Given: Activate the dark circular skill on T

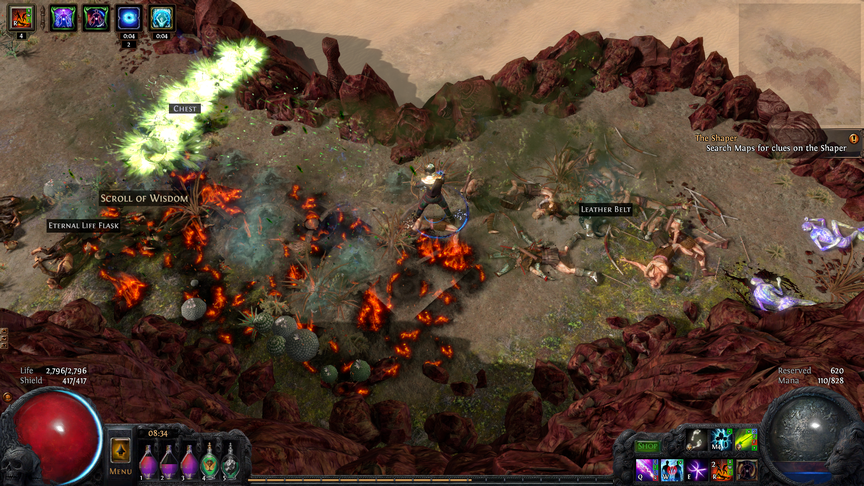Looking at the screenshot, I should (x=746, y=469).
